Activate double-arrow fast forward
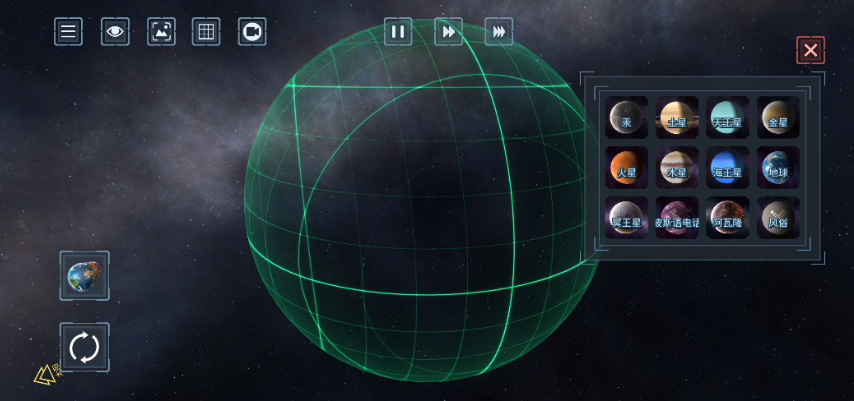 [449, 32]
